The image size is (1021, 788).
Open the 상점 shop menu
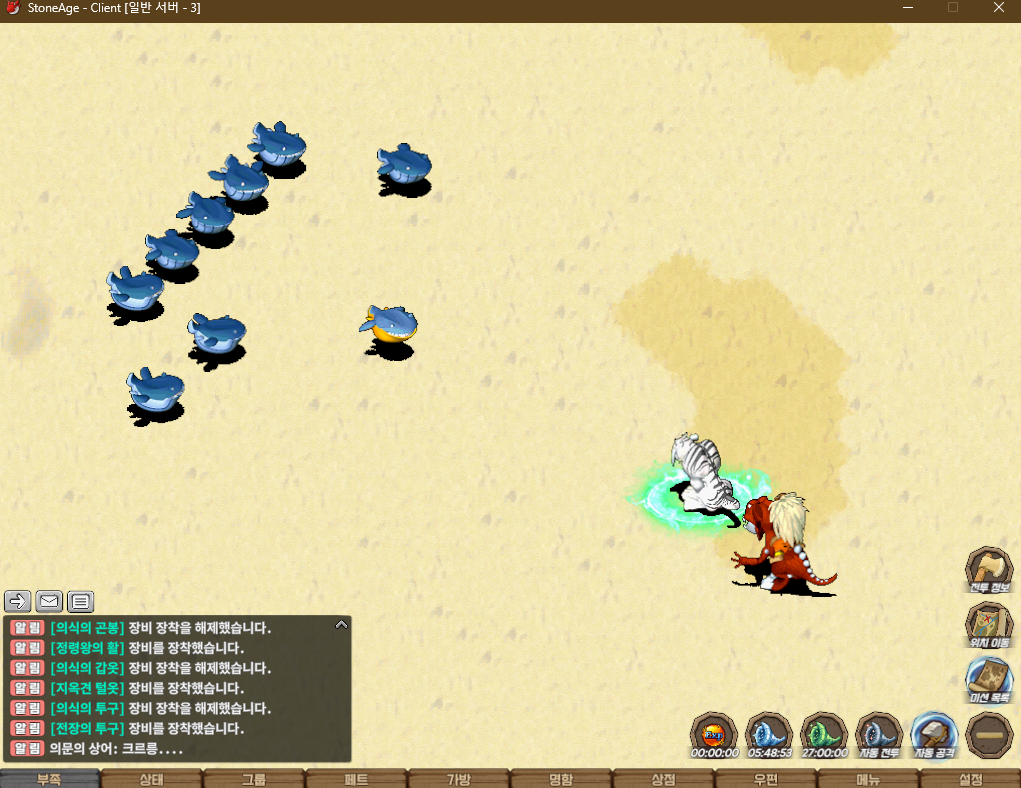point(663,779)
